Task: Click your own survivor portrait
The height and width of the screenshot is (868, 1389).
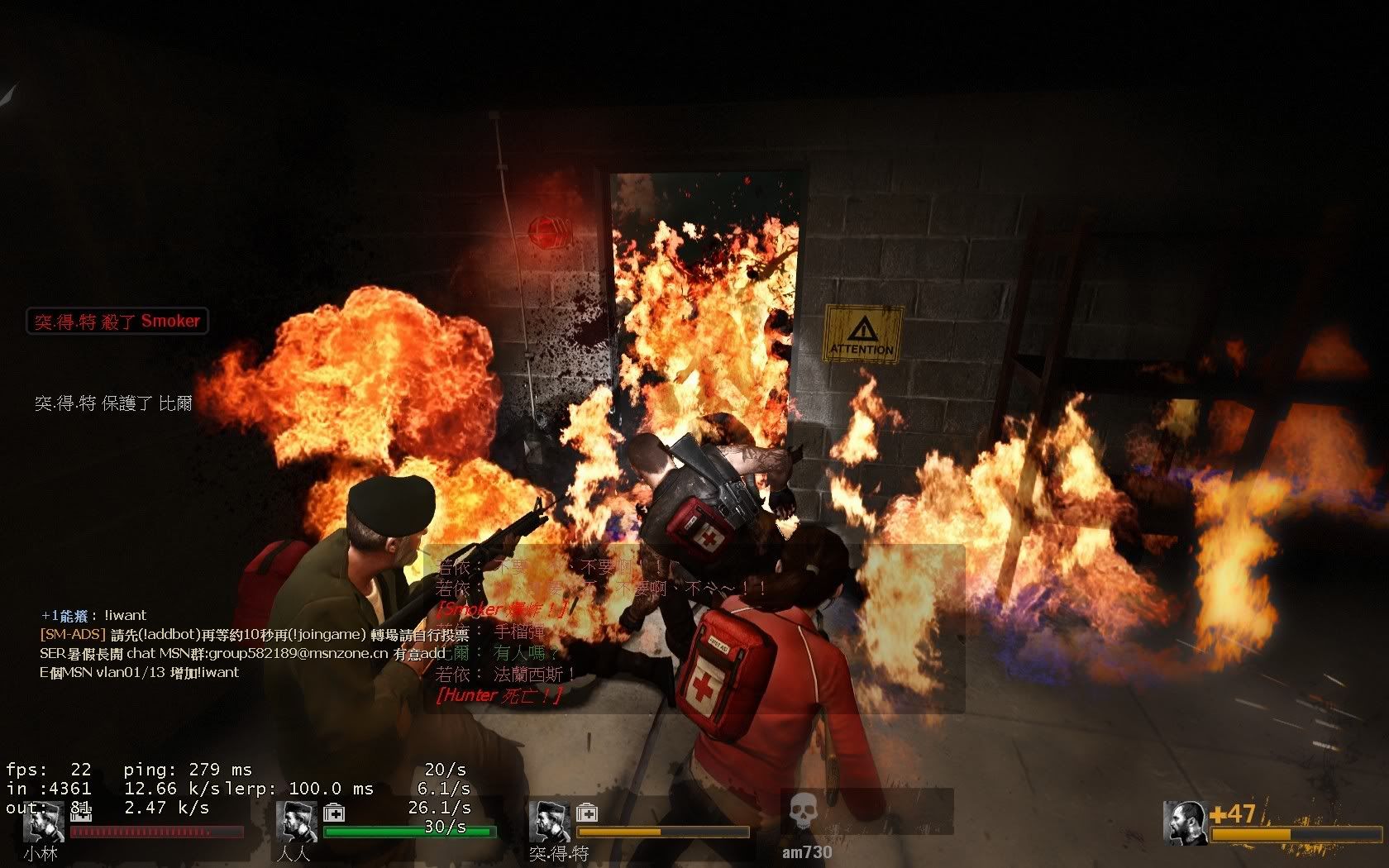Action: [1185, 823]
